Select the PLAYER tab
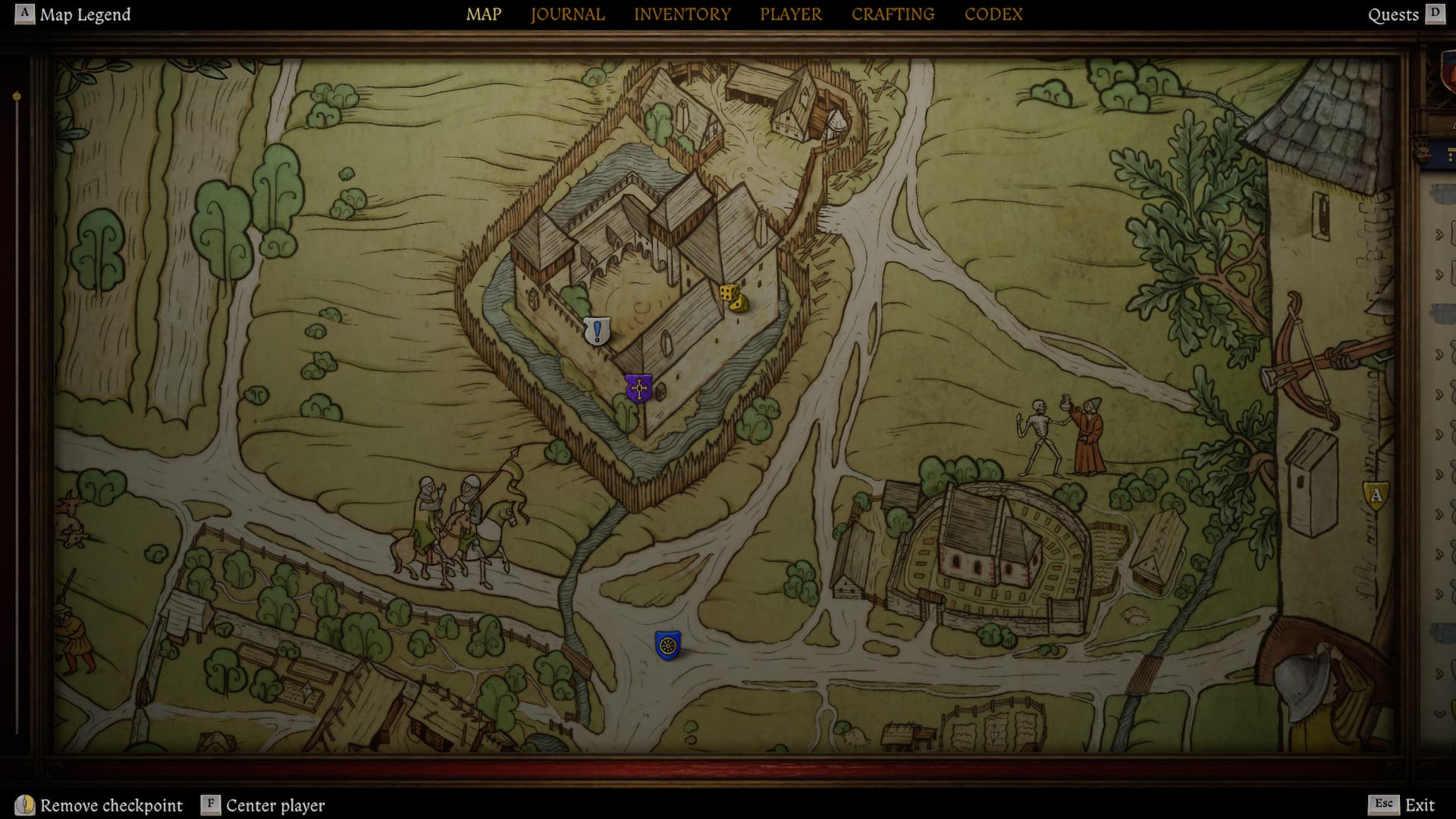Viewport: 1456px width, 819px height. click(791, 14)
